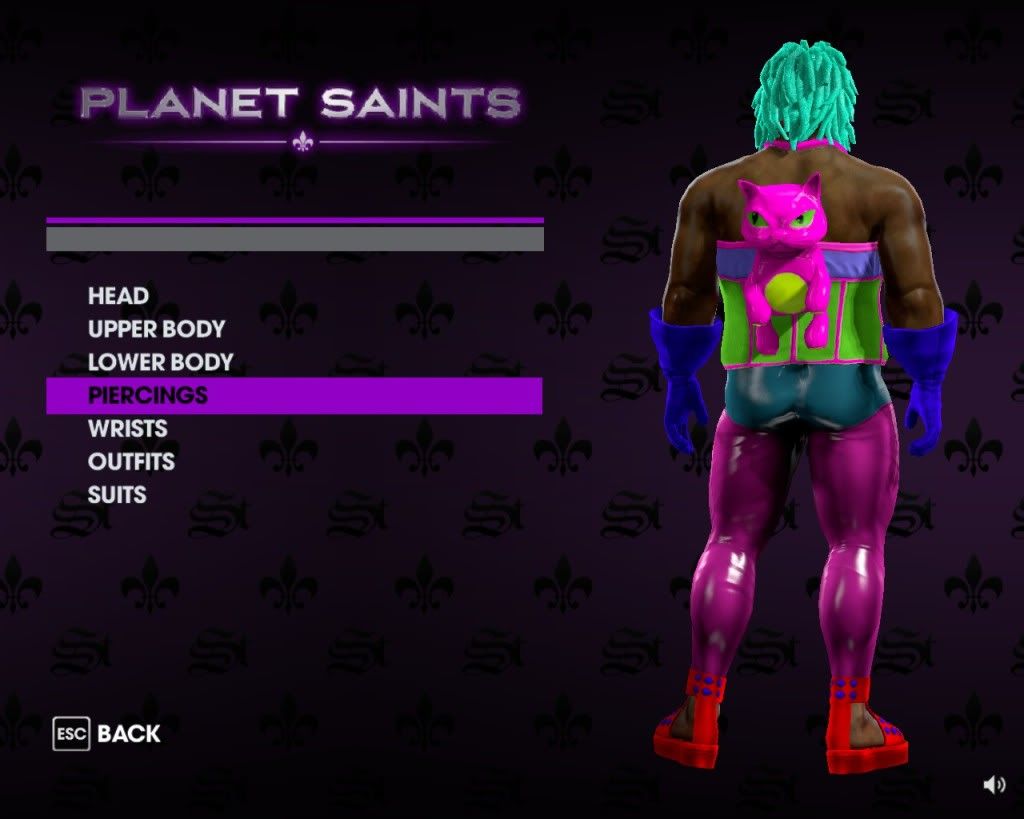This screenshot has width=1024, height=819.
Task: Select the Suits menu entry
Action: pos(117,494)
